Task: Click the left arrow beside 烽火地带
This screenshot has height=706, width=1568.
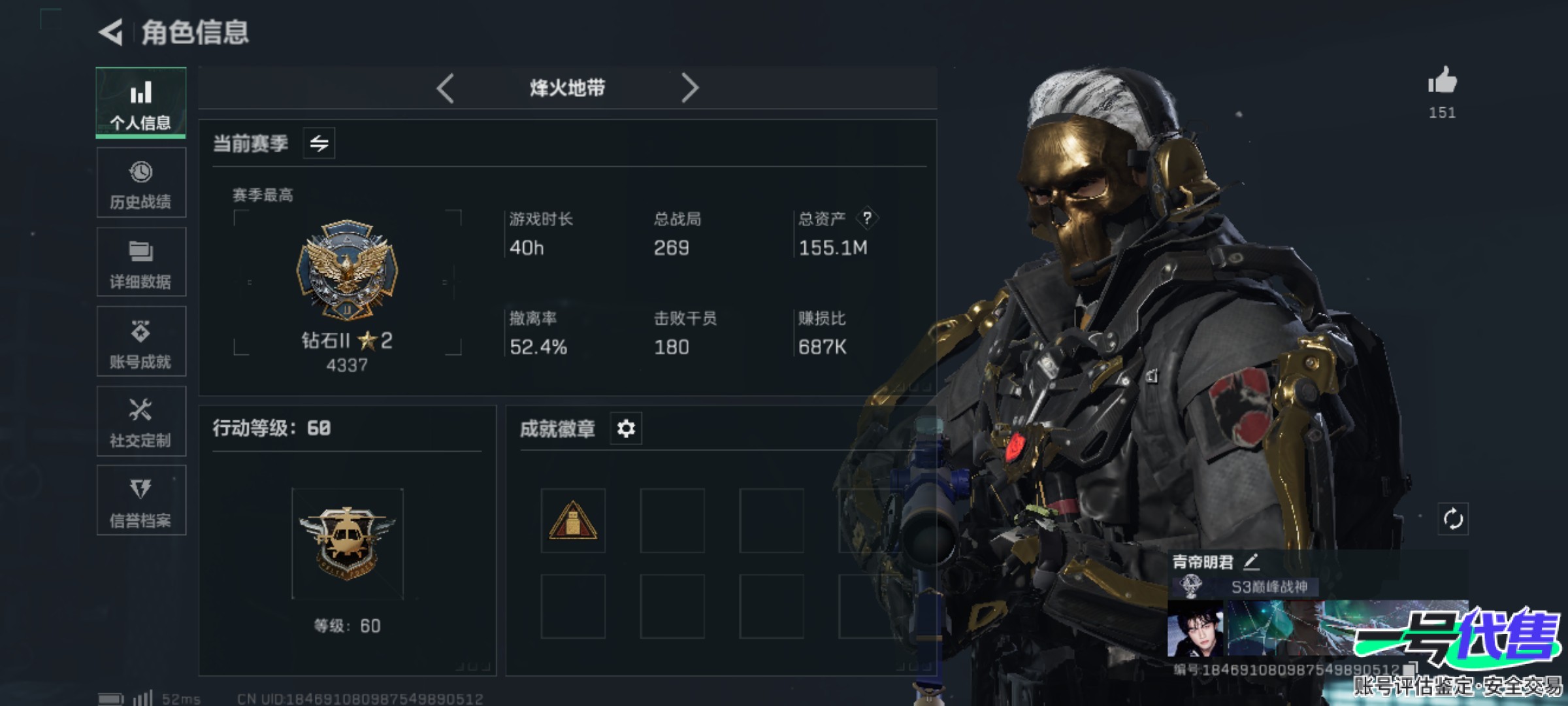Action: tap(446, 88)
